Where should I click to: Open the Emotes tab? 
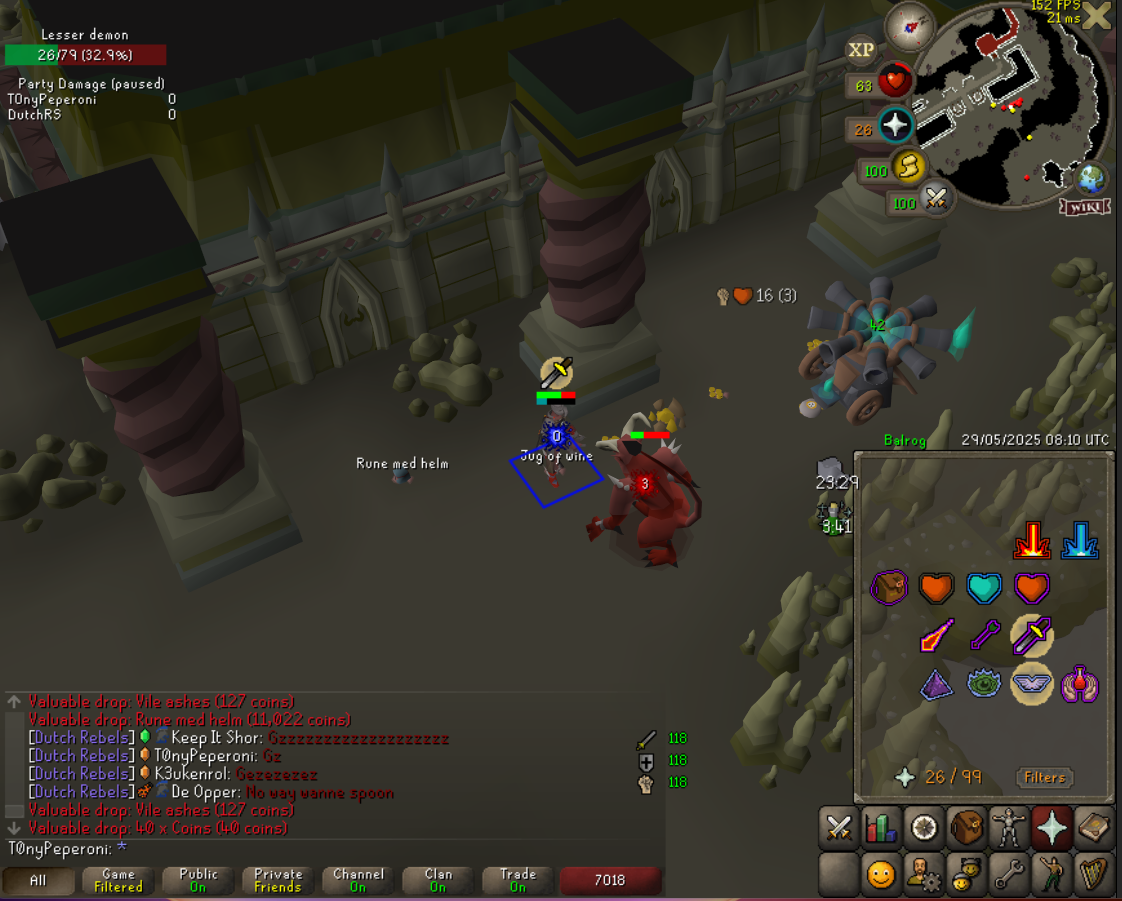[x=1052, y=875]
